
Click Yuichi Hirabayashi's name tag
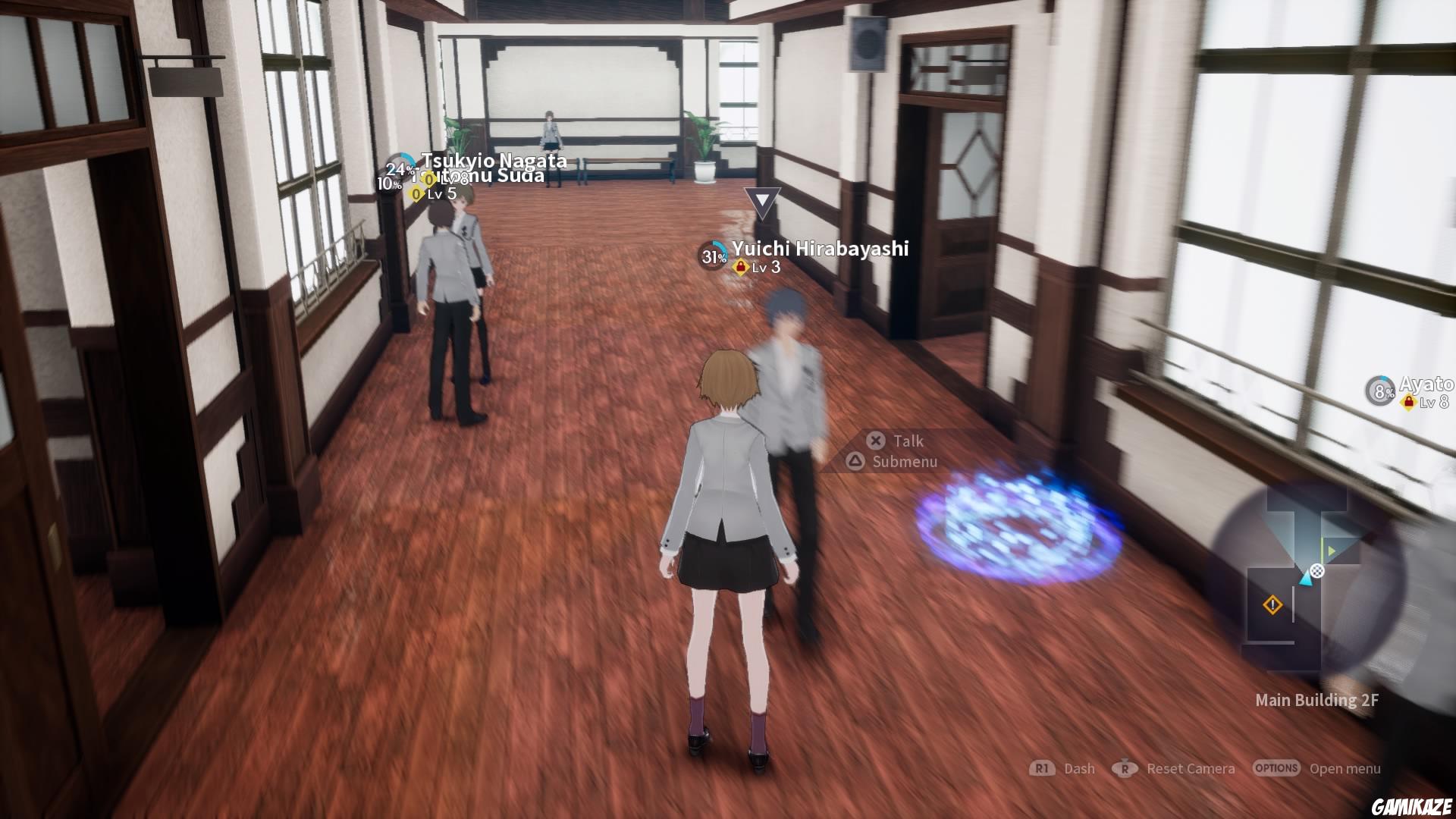pos(820,248)
